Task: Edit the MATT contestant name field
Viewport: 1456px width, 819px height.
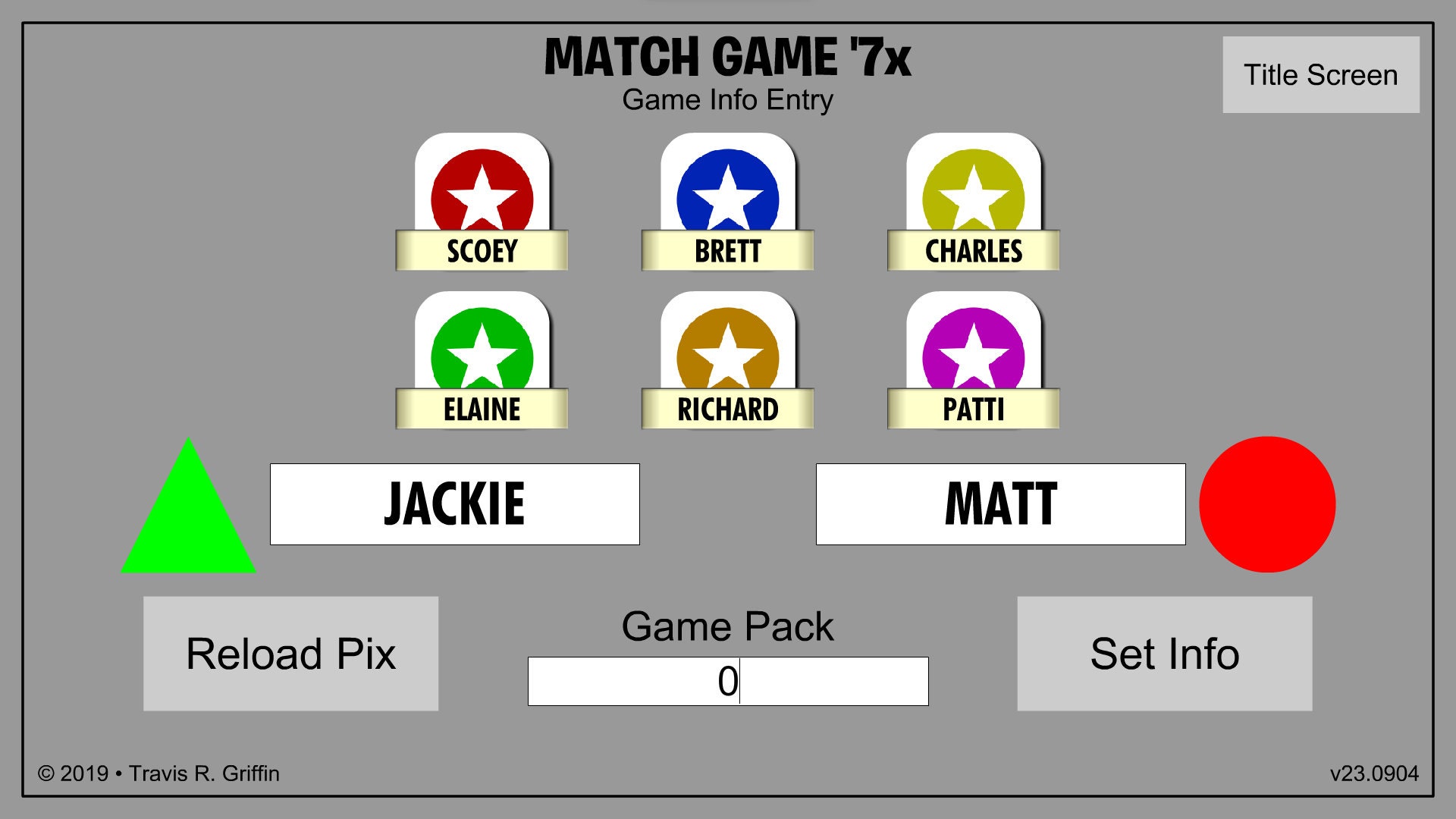Action: click(1001, 503)
